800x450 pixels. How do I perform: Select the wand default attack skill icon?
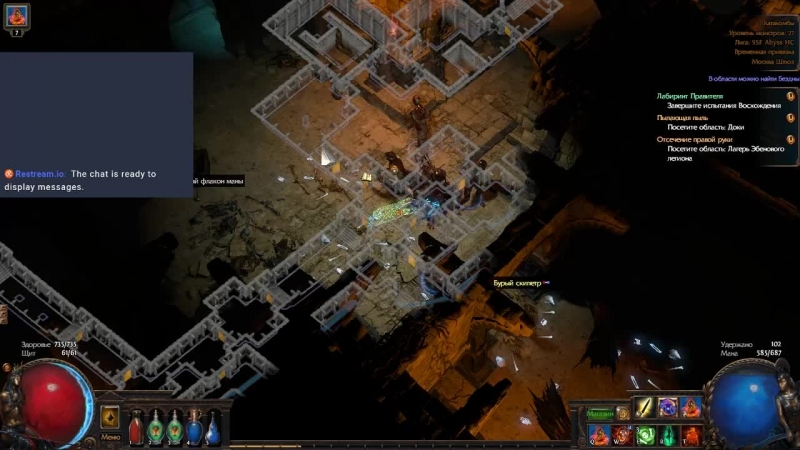[x=645, y=408]
